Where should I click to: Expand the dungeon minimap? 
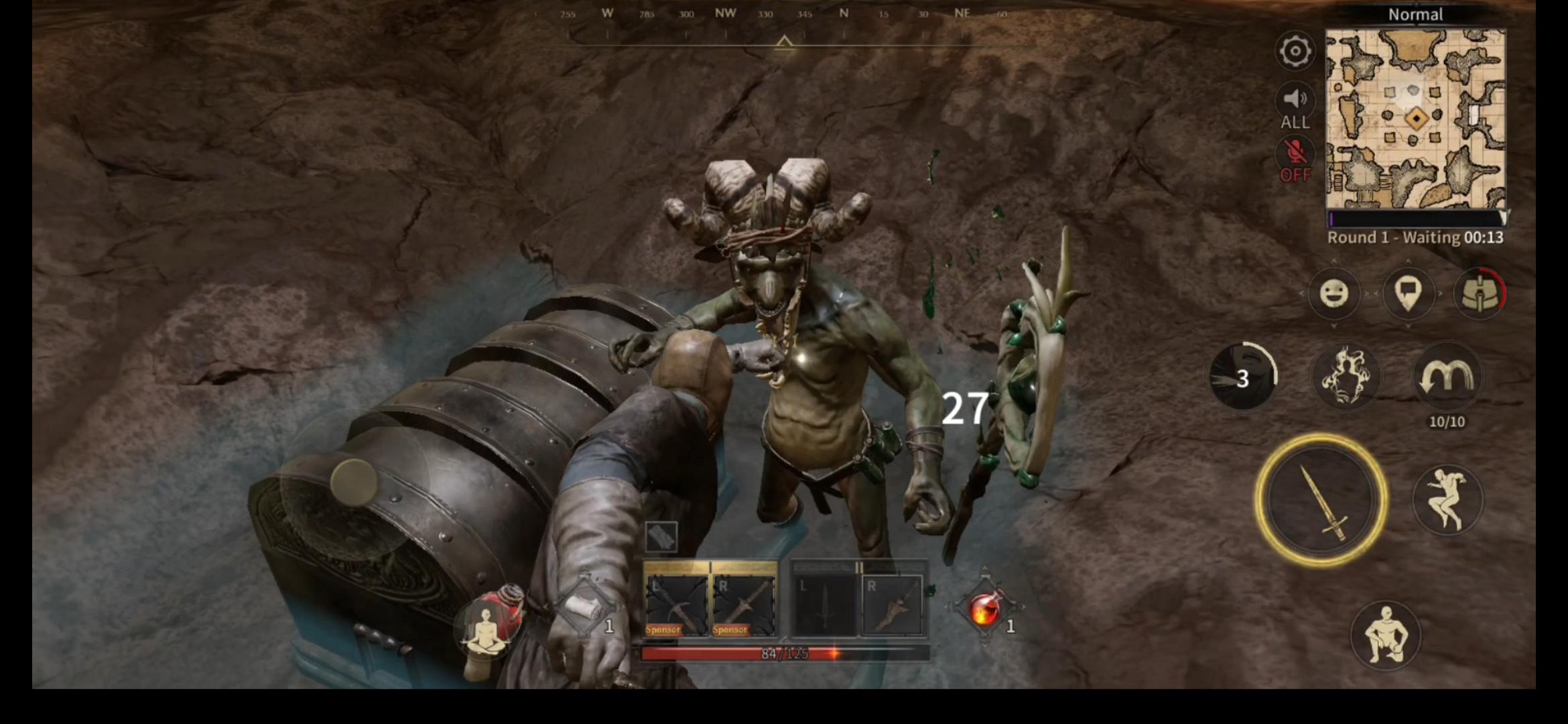tap(1415, 119)
